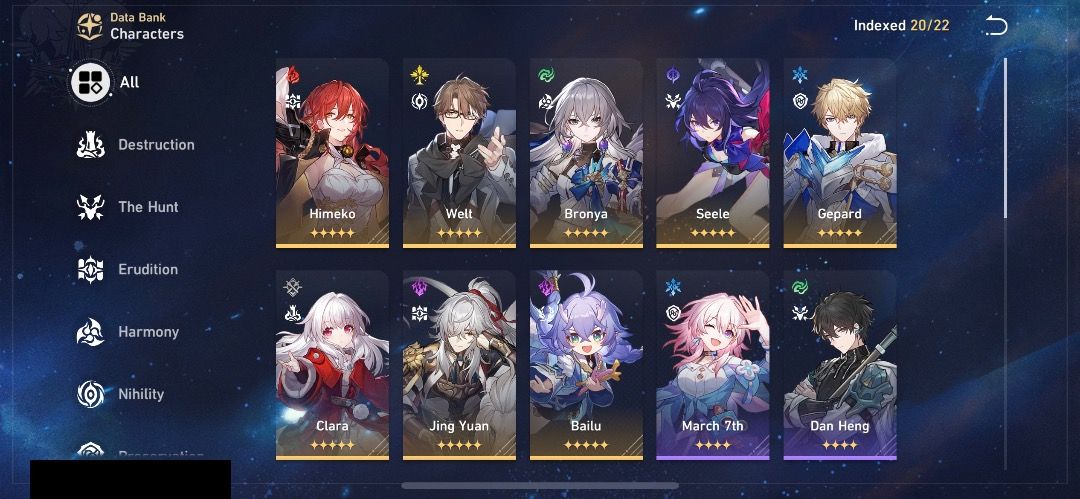Show The Hunt path characters
The height and width of the screenshot is (499, 1080).
tap(128, 207)
